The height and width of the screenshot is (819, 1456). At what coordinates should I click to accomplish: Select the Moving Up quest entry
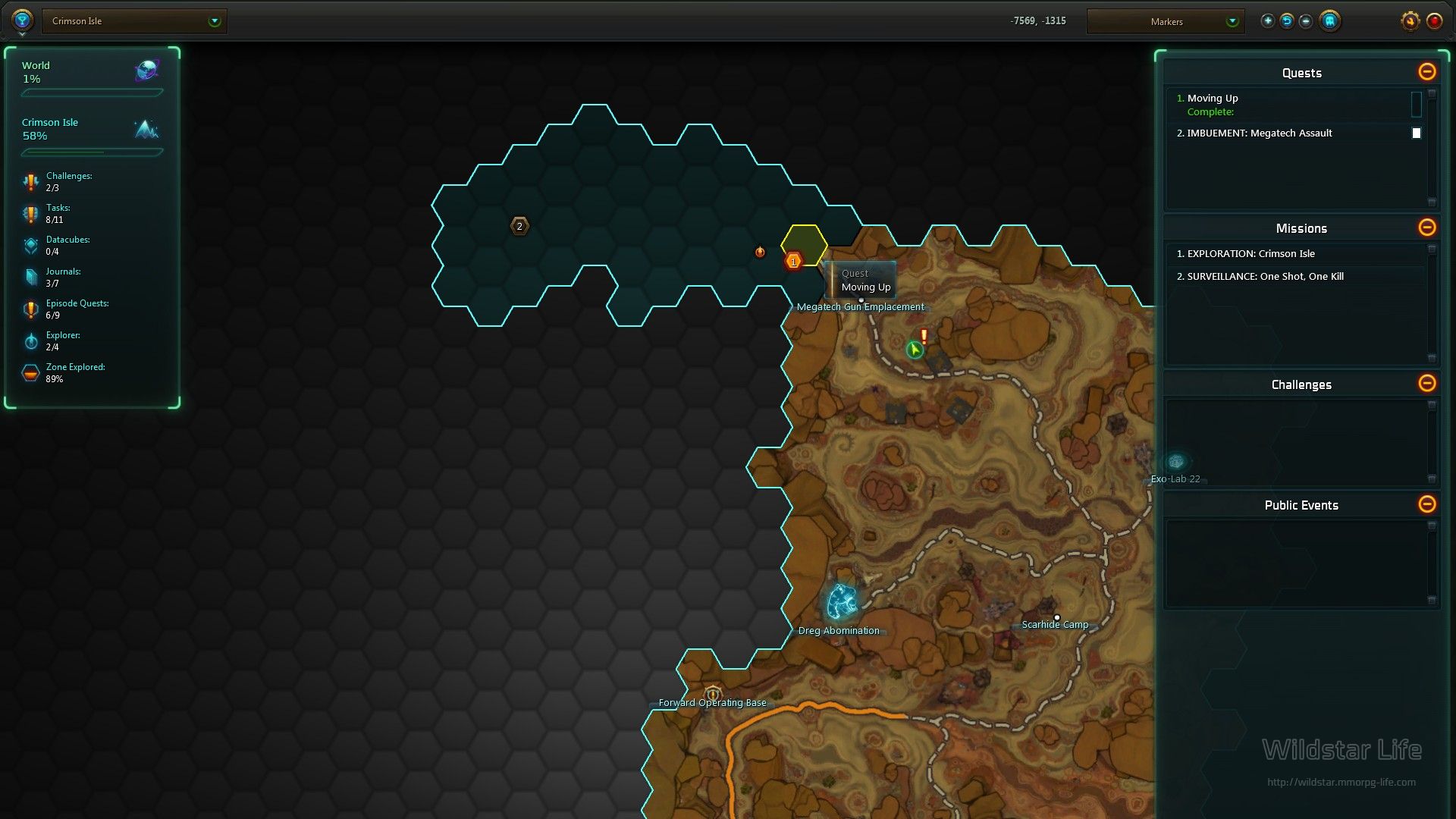[1213, 99]
